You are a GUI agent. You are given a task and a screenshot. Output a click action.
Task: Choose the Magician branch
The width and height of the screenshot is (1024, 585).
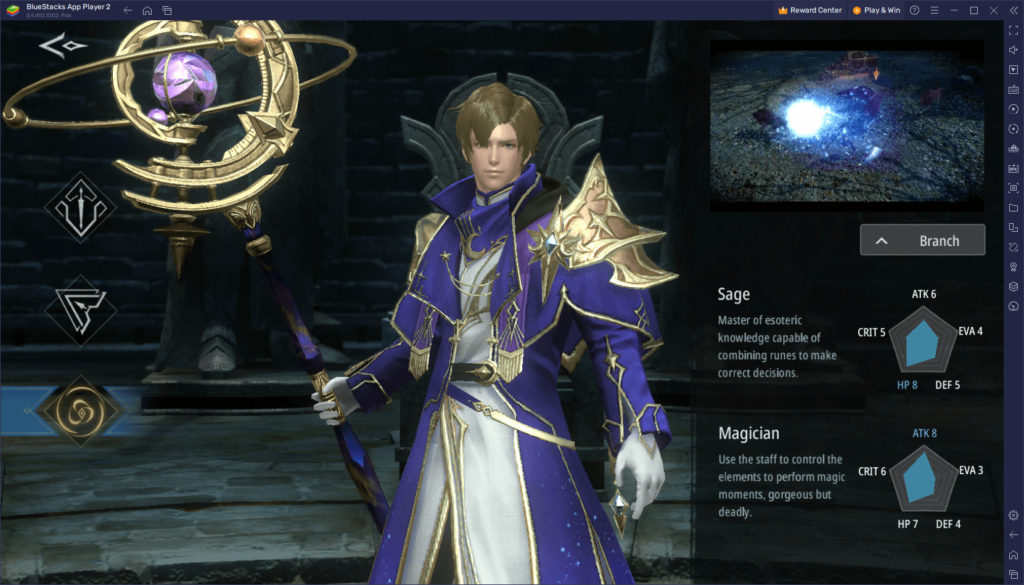[748, 434]
